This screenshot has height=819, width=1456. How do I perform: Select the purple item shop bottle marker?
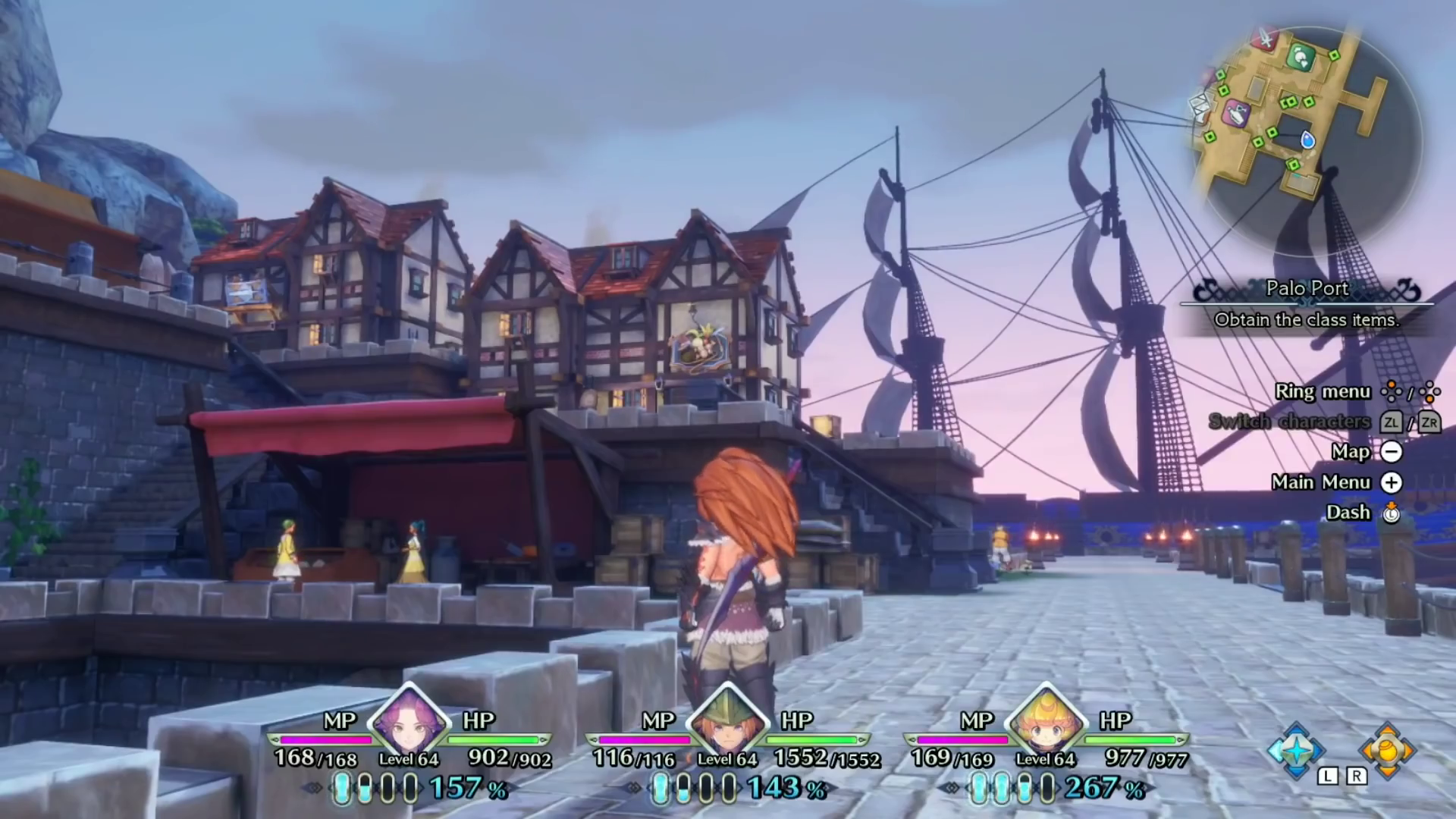point(1237,114)
